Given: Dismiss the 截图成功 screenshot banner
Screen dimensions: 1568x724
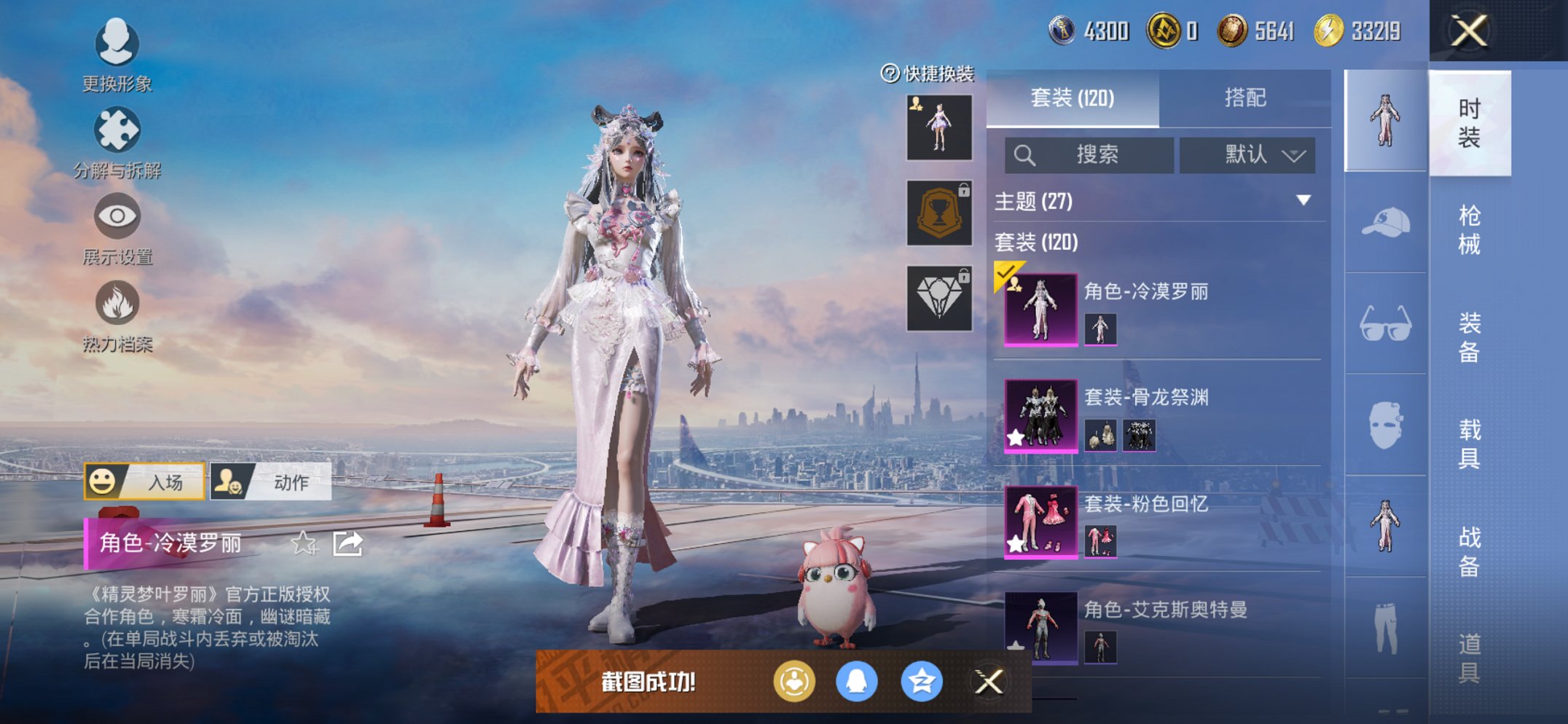Looking at the screenshot, I should tap(989, 682).
